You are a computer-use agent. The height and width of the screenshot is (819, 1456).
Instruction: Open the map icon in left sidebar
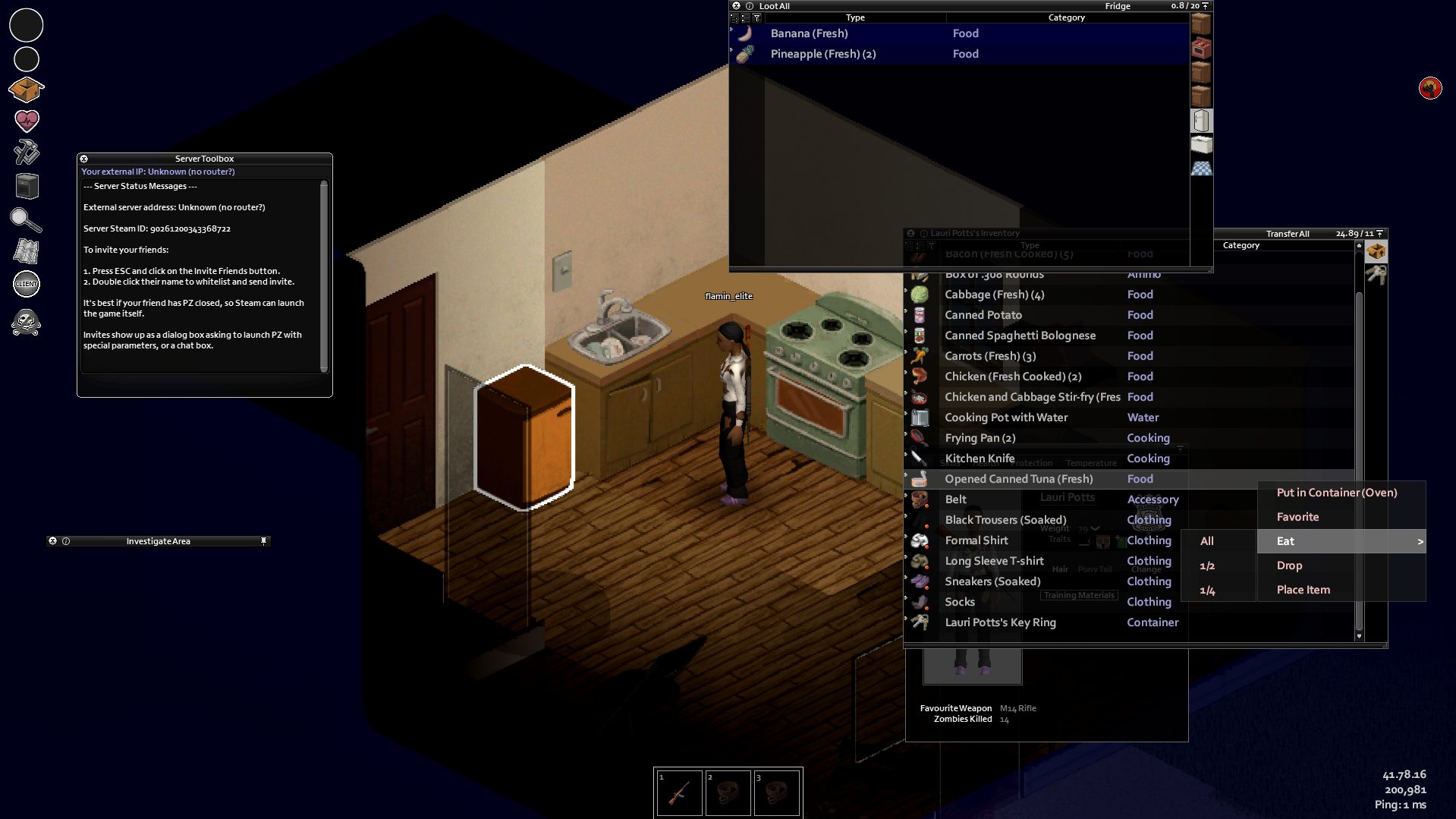tap(27, 251)
